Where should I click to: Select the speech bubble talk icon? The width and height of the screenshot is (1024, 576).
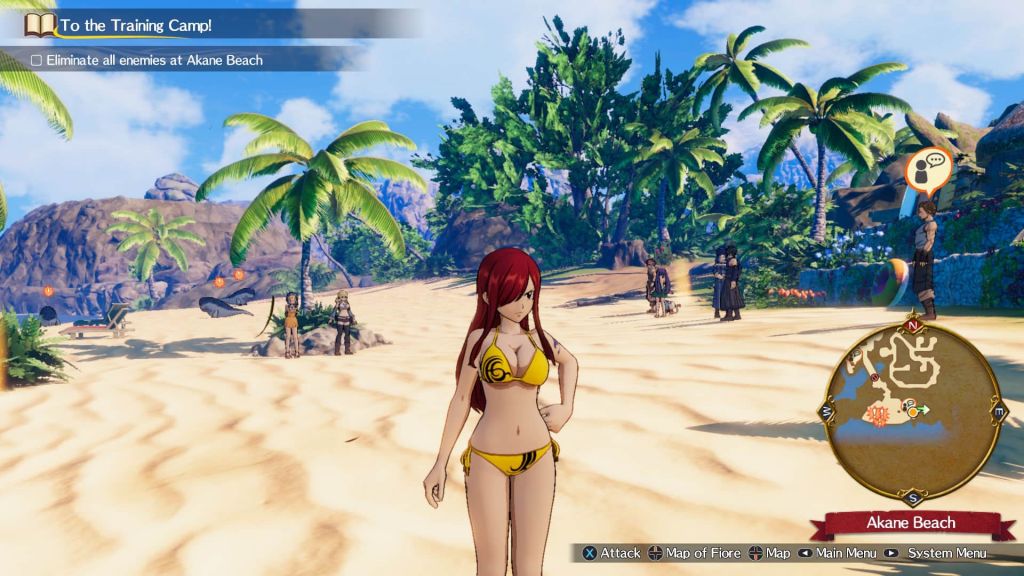coord(929,169)
